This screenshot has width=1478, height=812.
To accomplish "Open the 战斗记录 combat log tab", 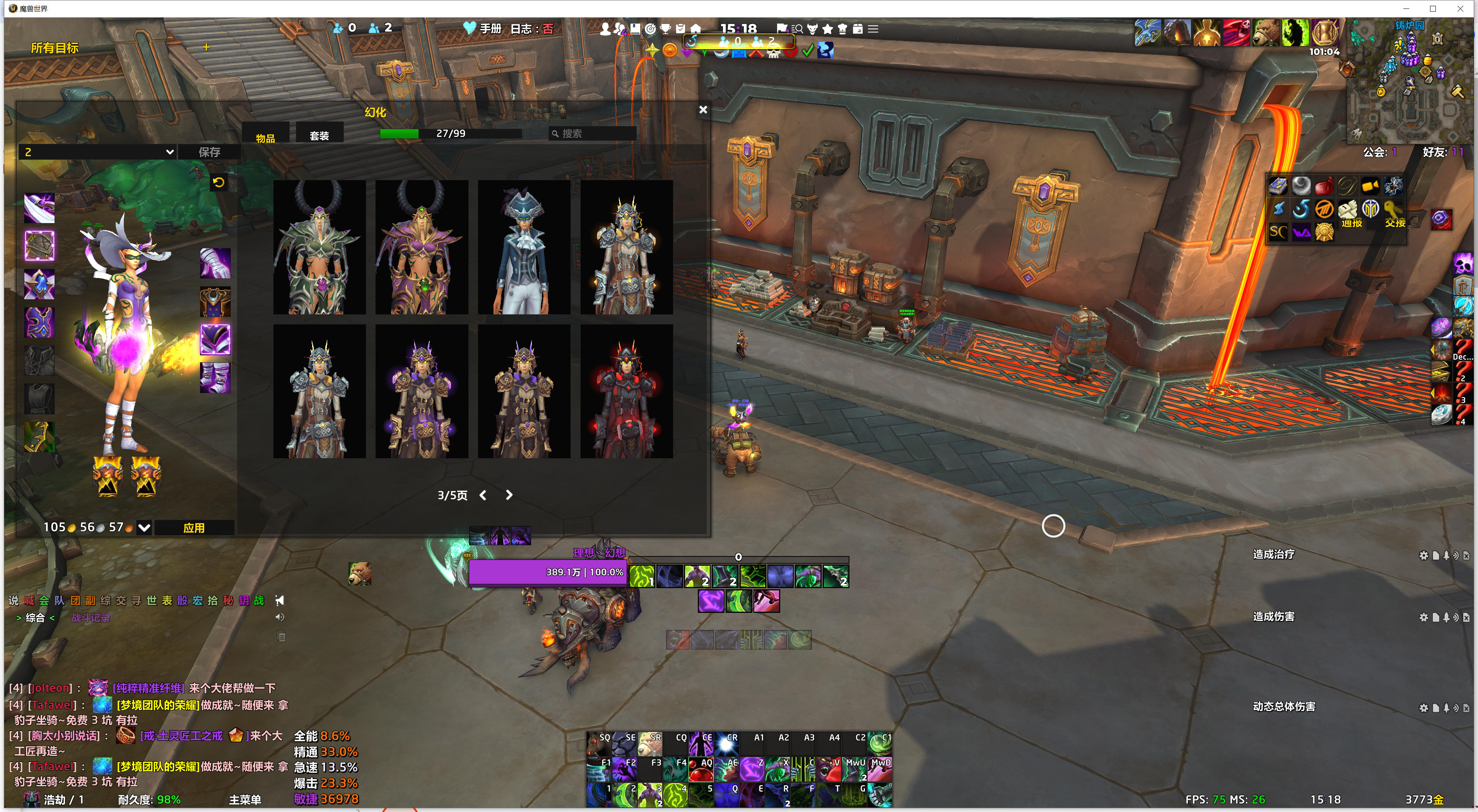I will pyautogui.click(x=91, y=618).
